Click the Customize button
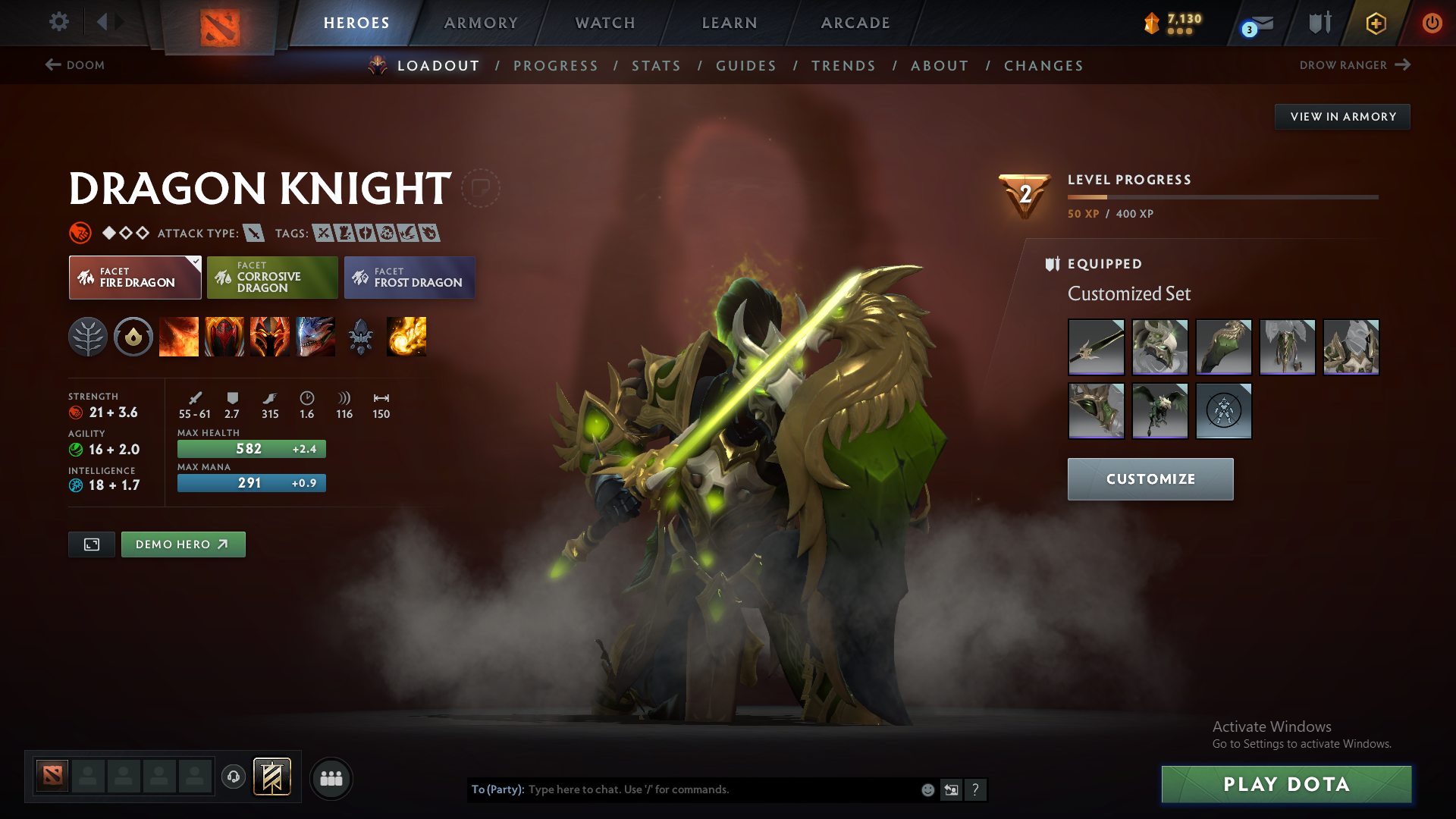This screenshot has height=819, width=1456. tap(1150, 479)
